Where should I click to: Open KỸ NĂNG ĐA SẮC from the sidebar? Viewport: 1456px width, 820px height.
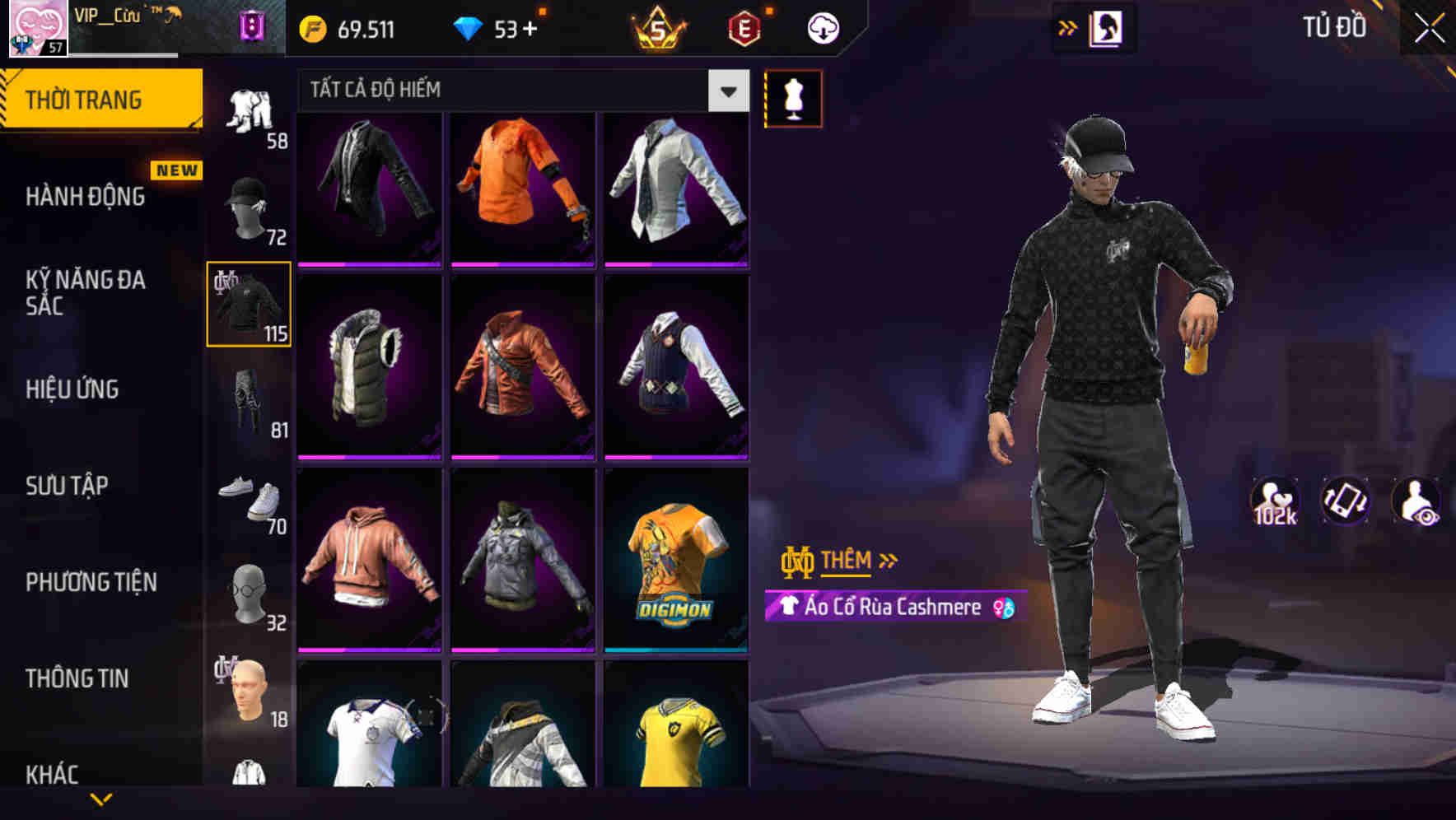[85, 293]
